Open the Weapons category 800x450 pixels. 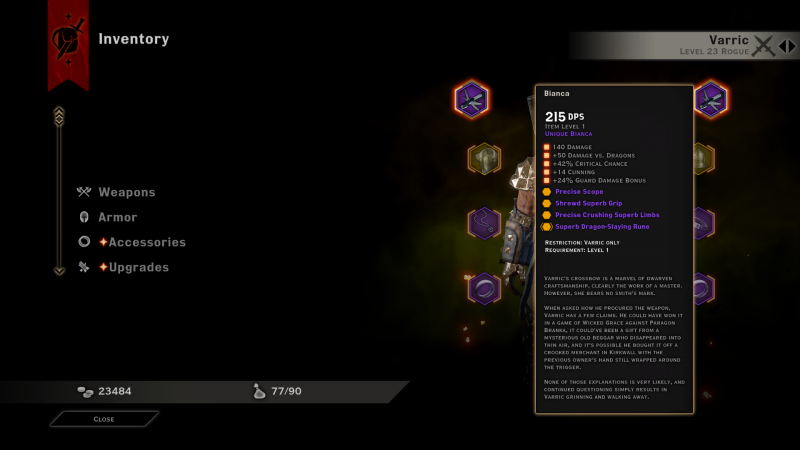(x=126, y=192)
